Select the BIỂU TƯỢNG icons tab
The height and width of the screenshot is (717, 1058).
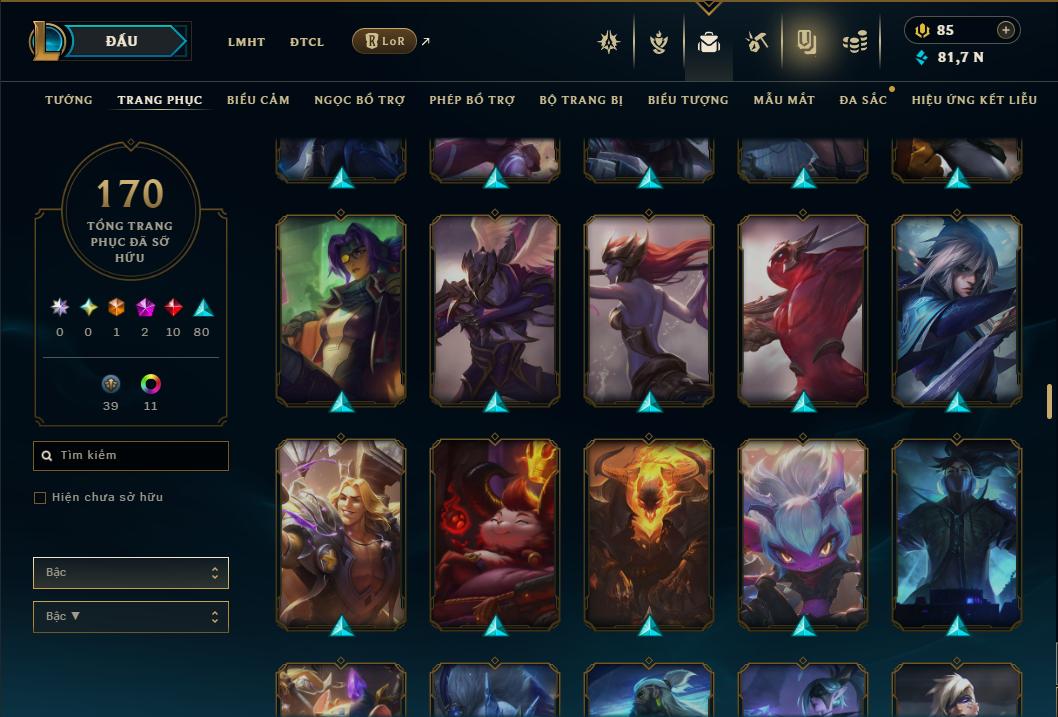[x=688, y=100]
